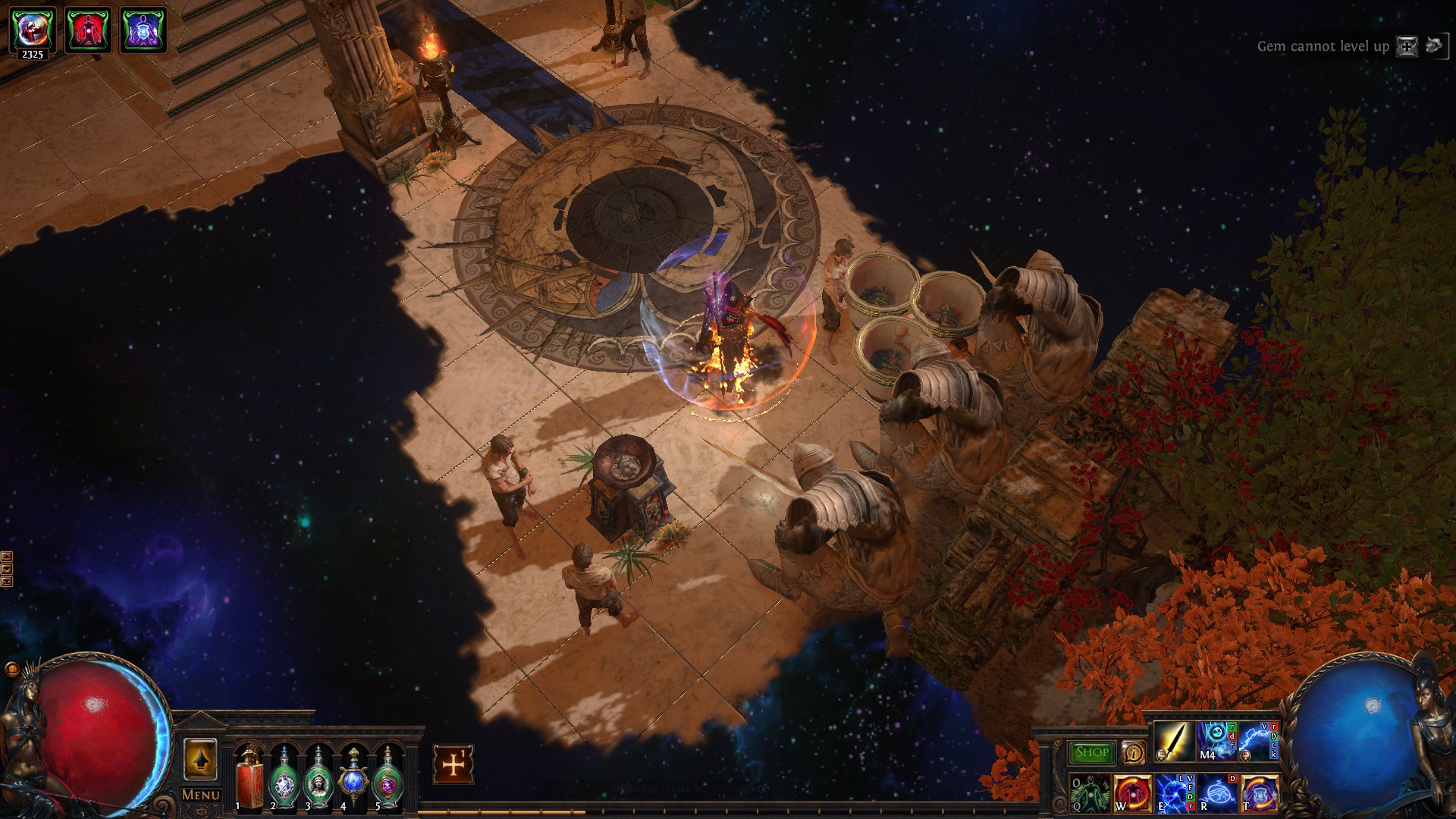Click the gold cross passive point icon
Image resolution: width=1456 pixels, height=819 pixels.
click(x=453, y=764)
